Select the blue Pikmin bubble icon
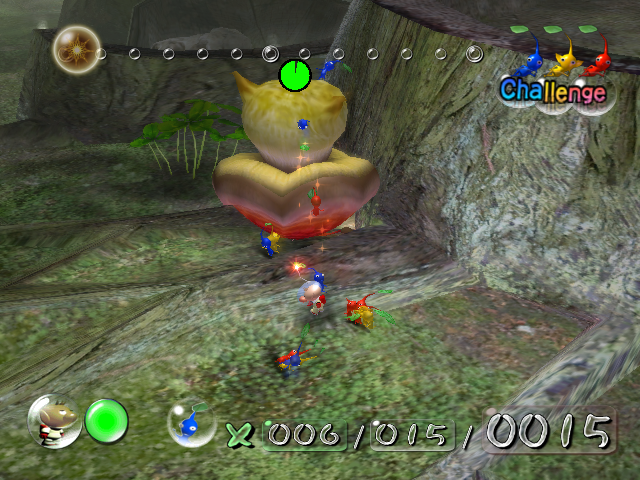Screen dimensions: 640x480 pos(191,424)
